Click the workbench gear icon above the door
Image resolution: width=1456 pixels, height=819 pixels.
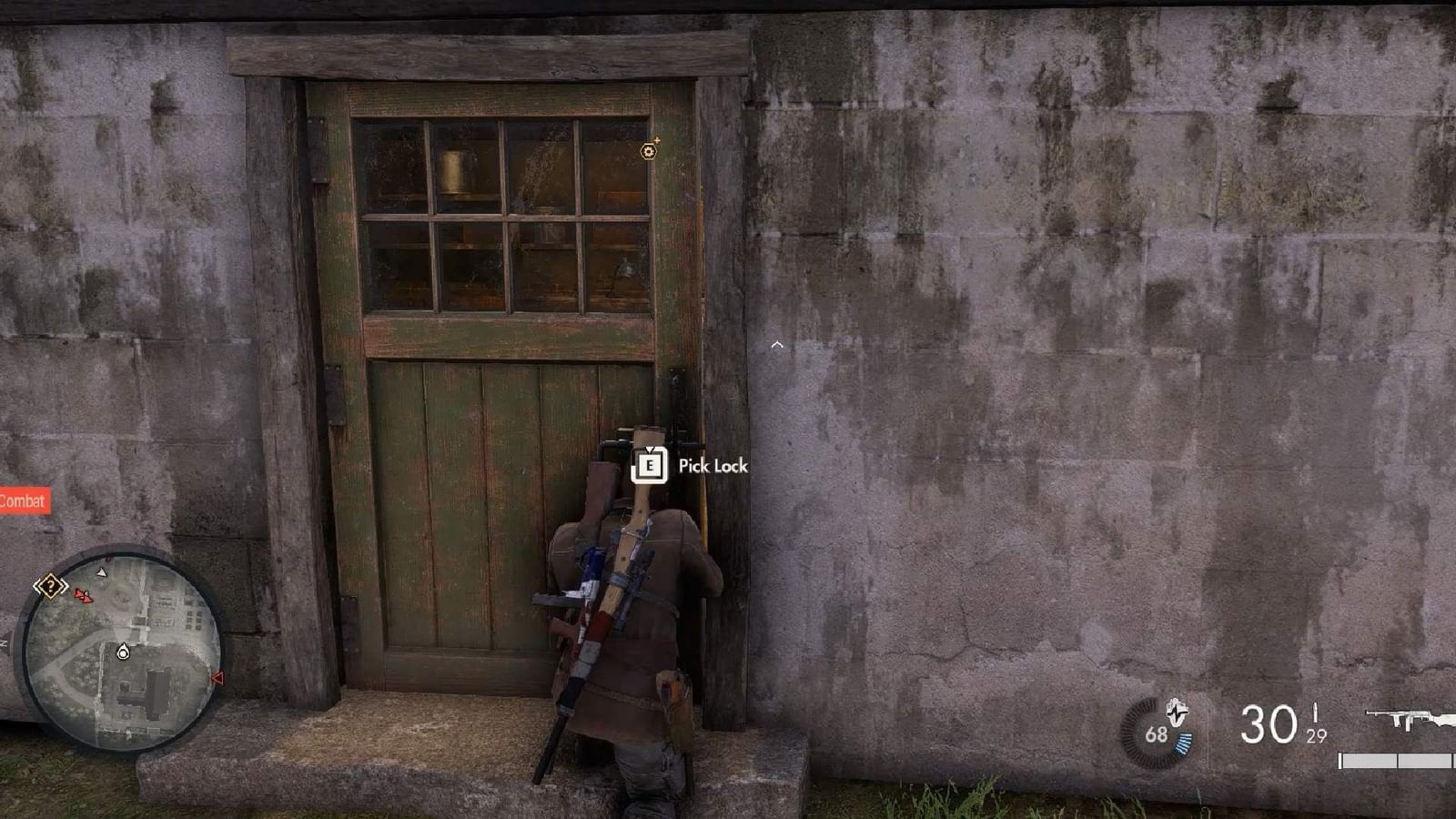[648, 153]
